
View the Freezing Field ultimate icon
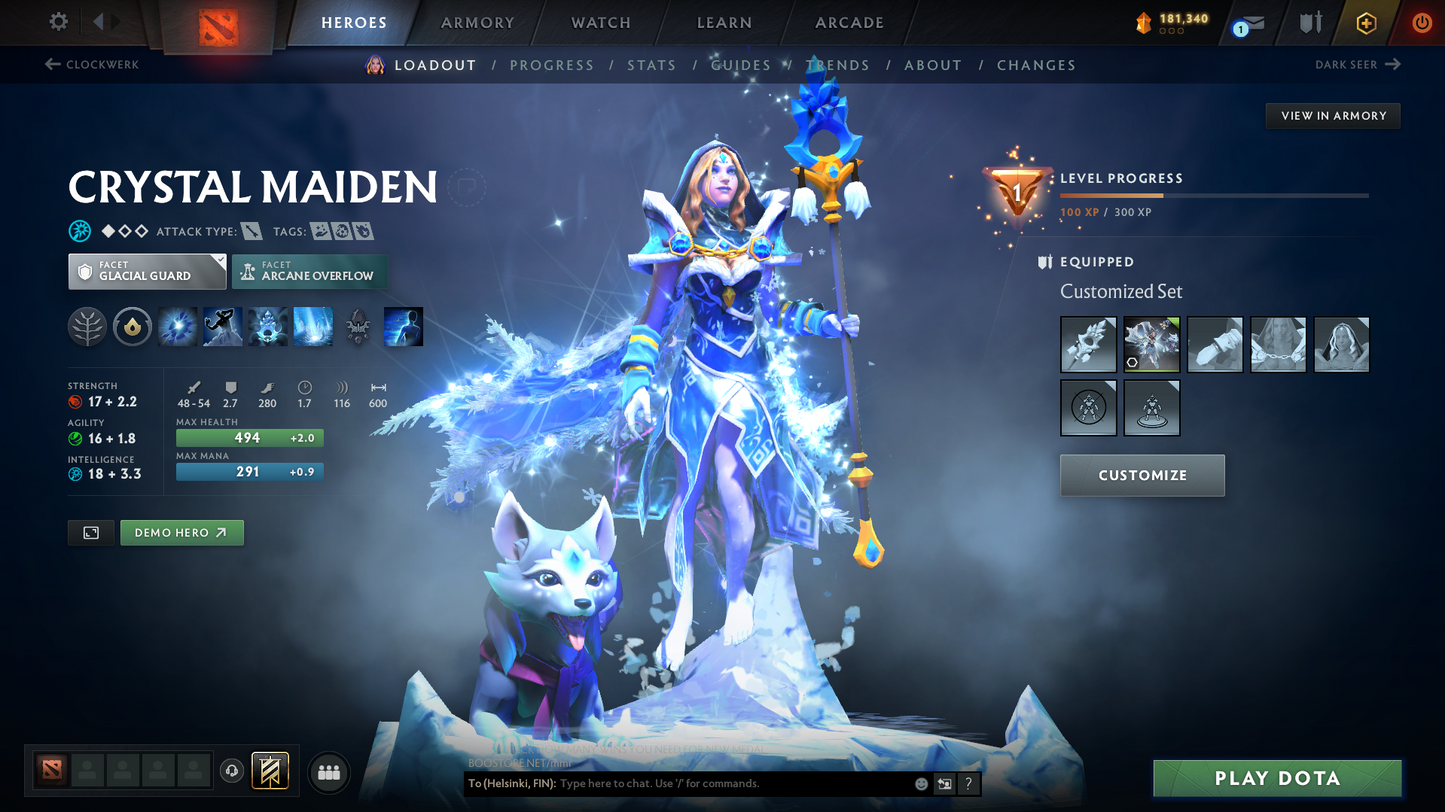(312, 326)
